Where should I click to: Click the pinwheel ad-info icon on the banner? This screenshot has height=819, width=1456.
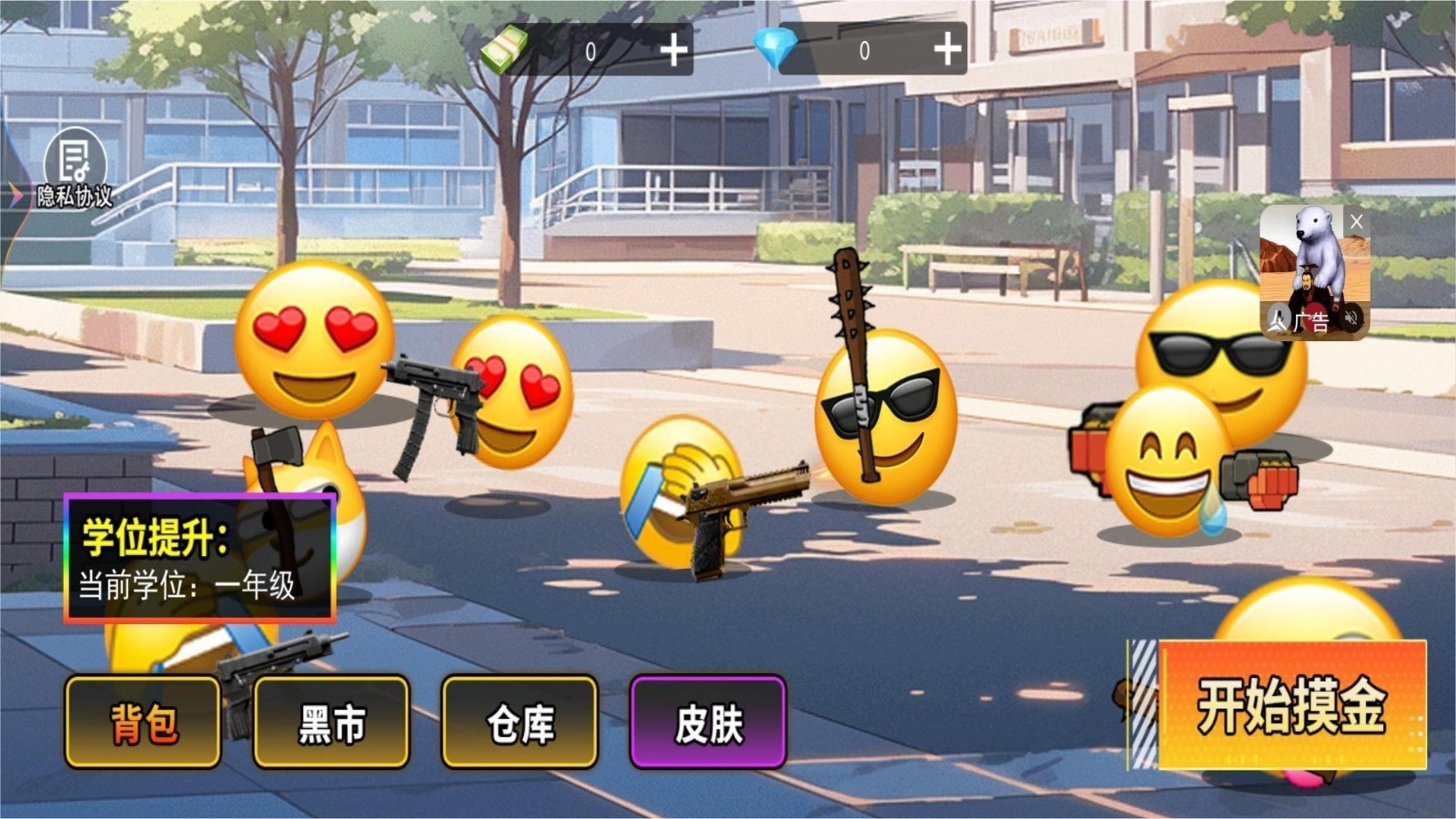[x=1279, y=318]
